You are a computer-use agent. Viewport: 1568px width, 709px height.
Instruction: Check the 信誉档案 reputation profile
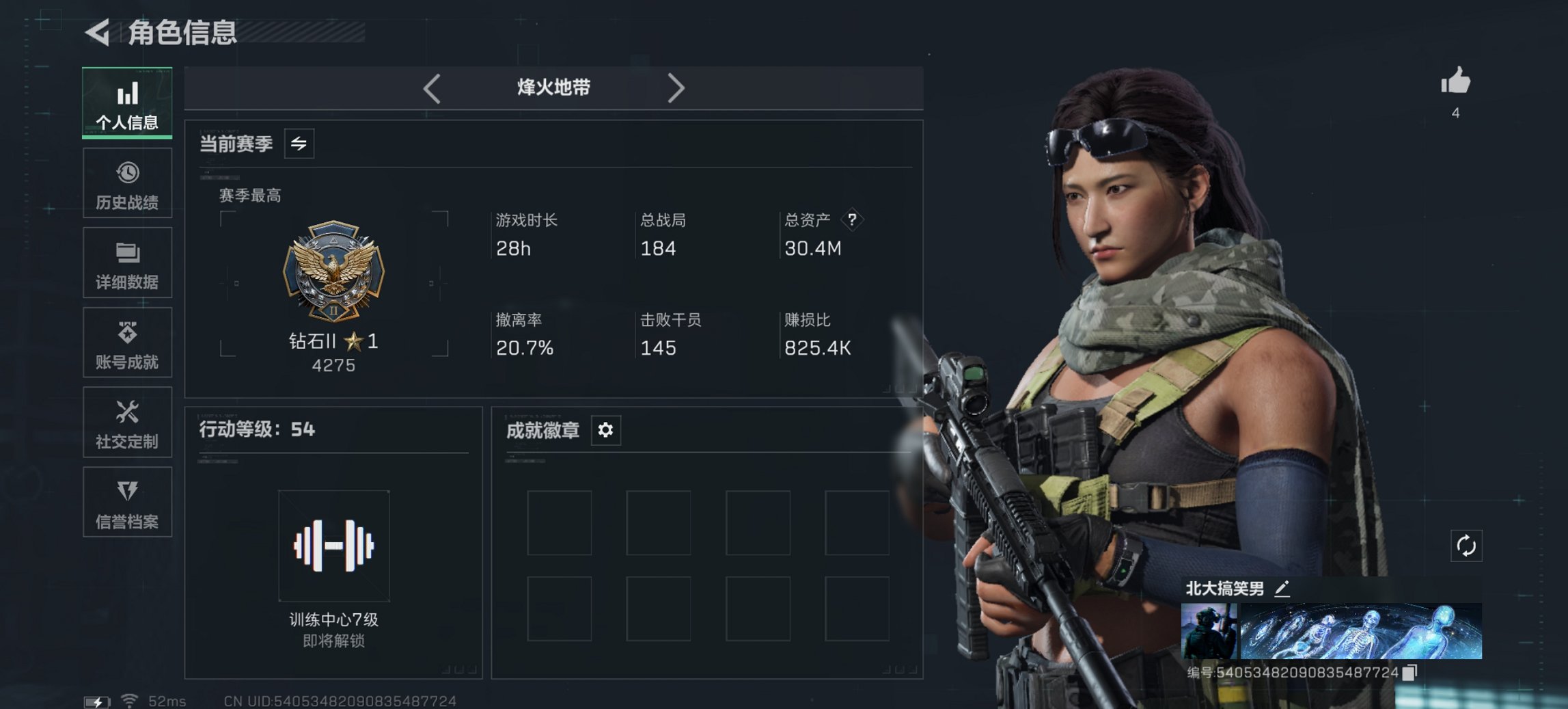click(x=127, y=503)
